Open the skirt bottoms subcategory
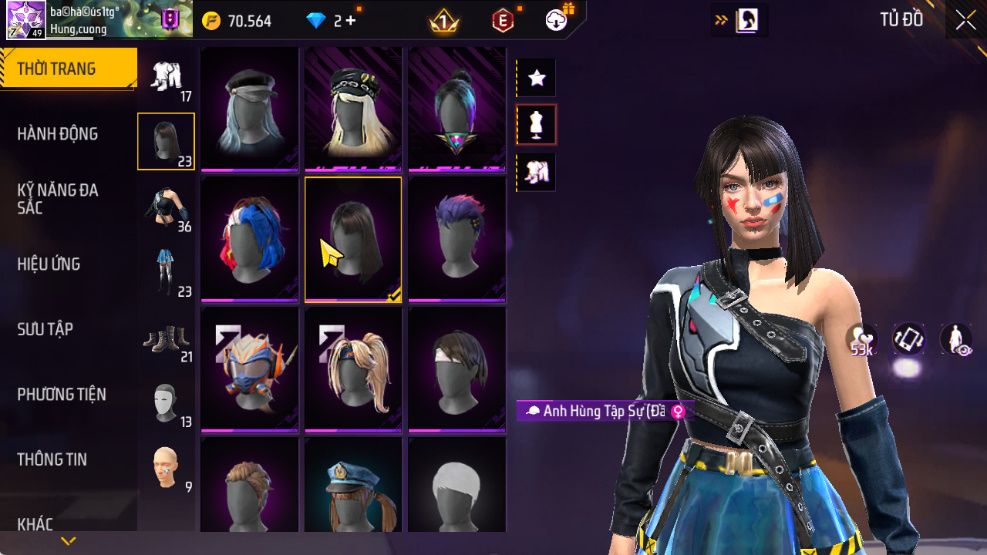Viewport: 987px width, 555px height. click(x=165, y=272)
